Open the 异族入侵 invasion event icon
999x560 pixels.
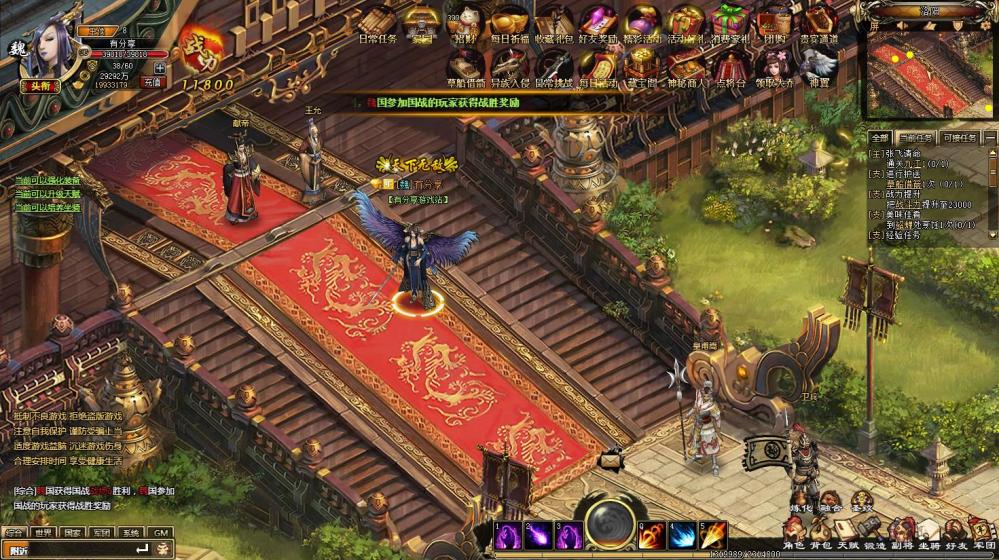pos(509,66)
